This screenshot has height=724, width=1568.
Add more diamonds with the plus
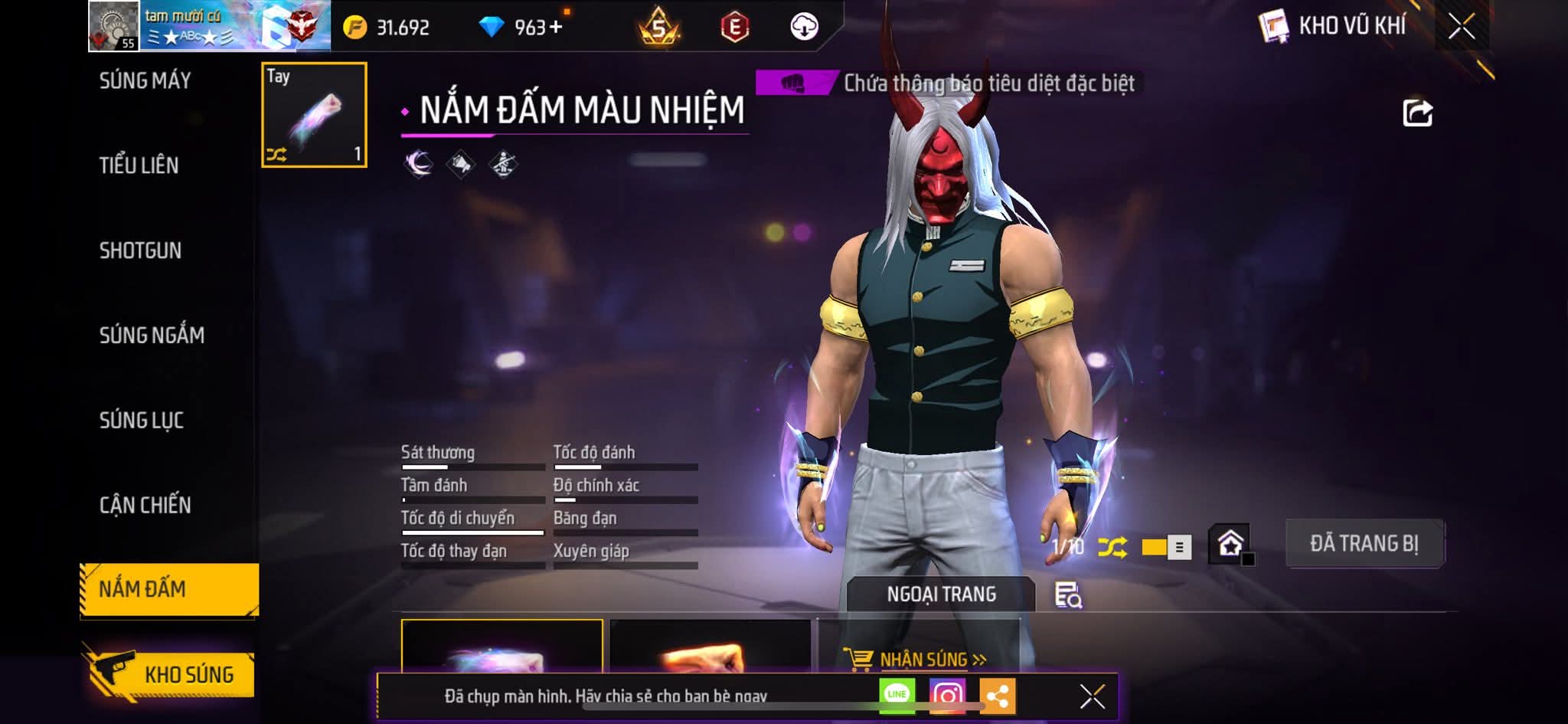556,28
